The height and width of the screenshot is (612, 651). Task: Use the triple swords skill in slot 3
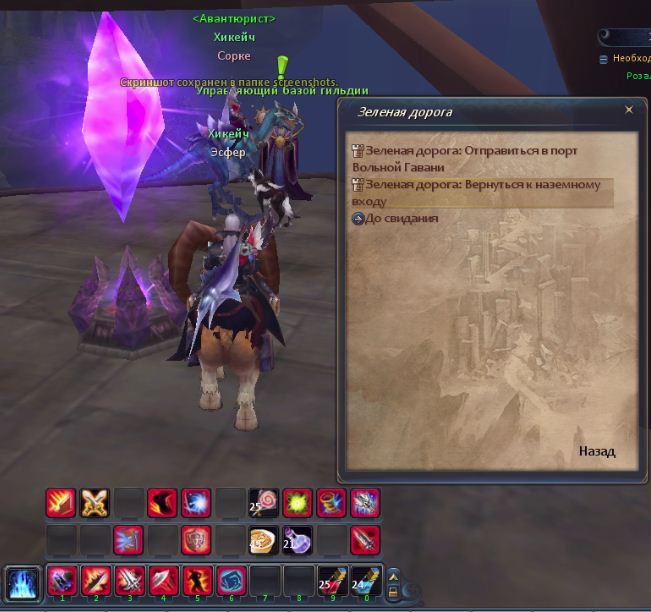tap(128, 580)
